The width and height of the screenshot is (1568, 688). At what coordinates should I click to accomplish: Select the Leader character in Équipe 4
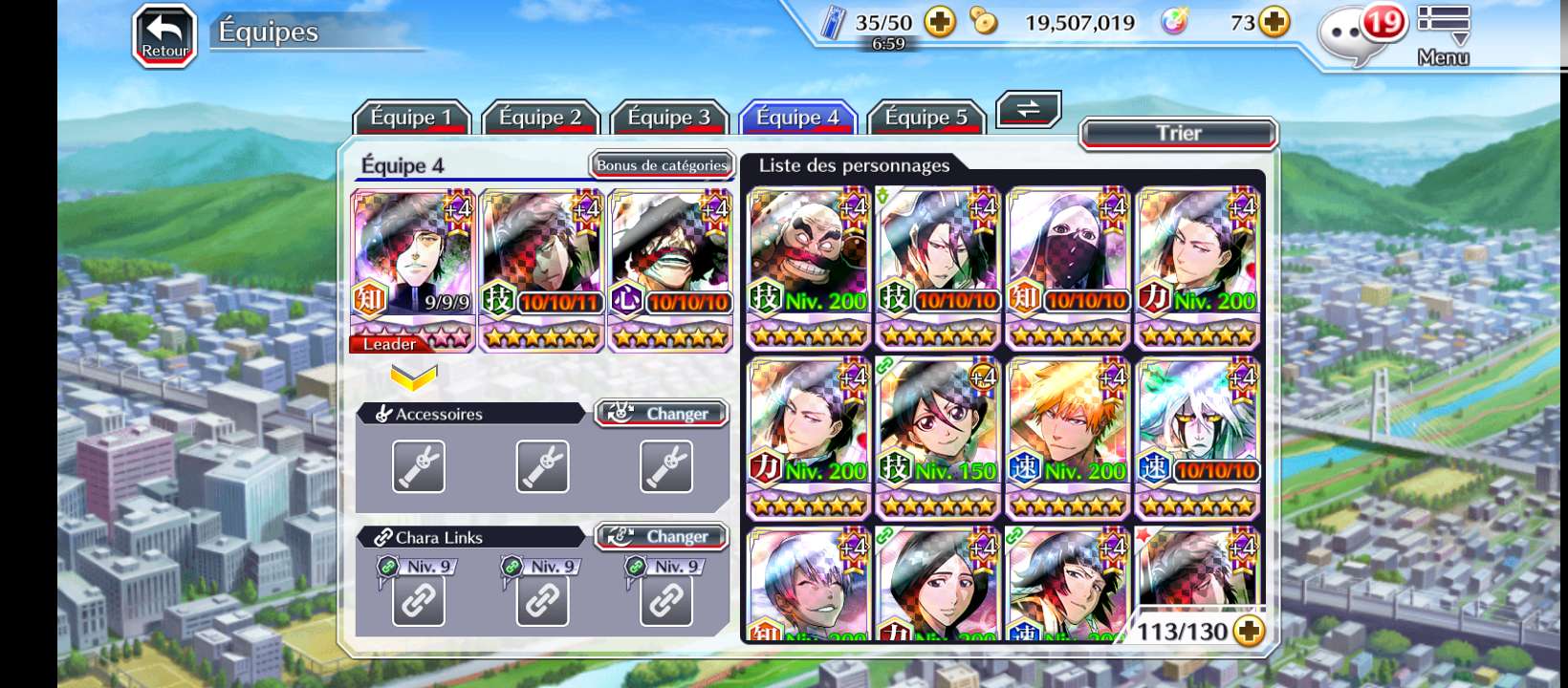pos(413,269)
